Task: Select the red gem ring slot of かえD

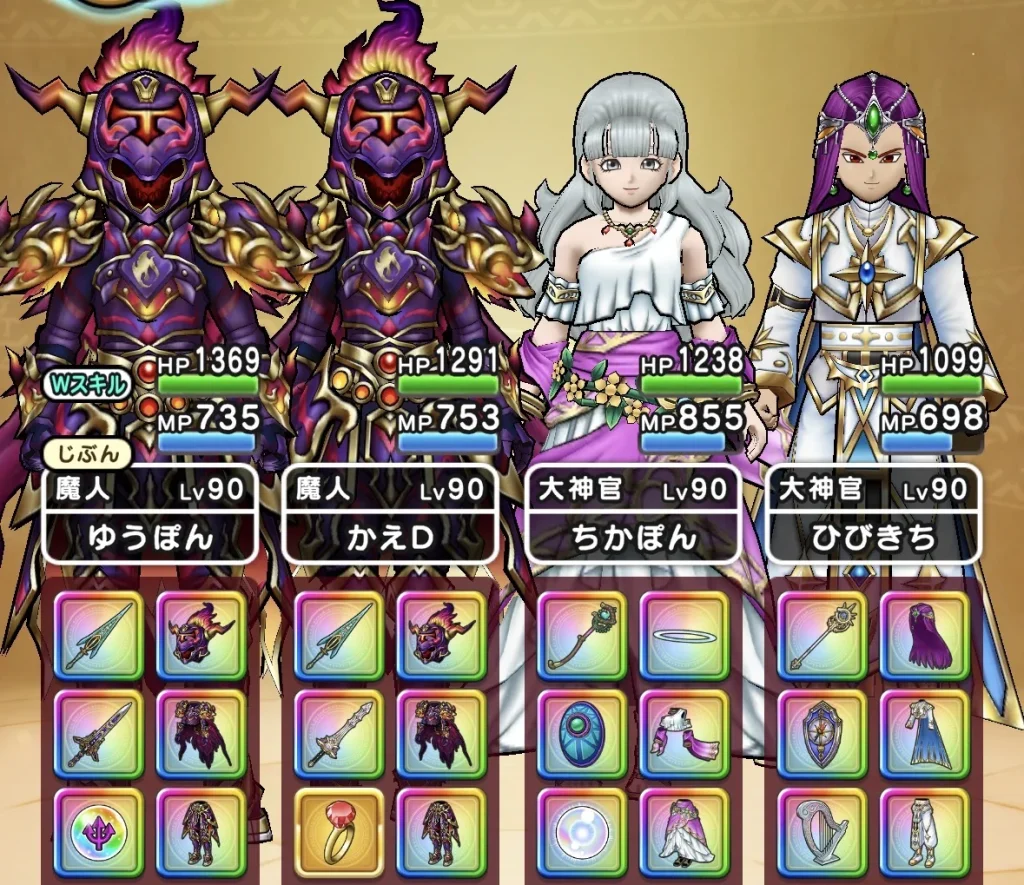Action: tap(339, 832)
